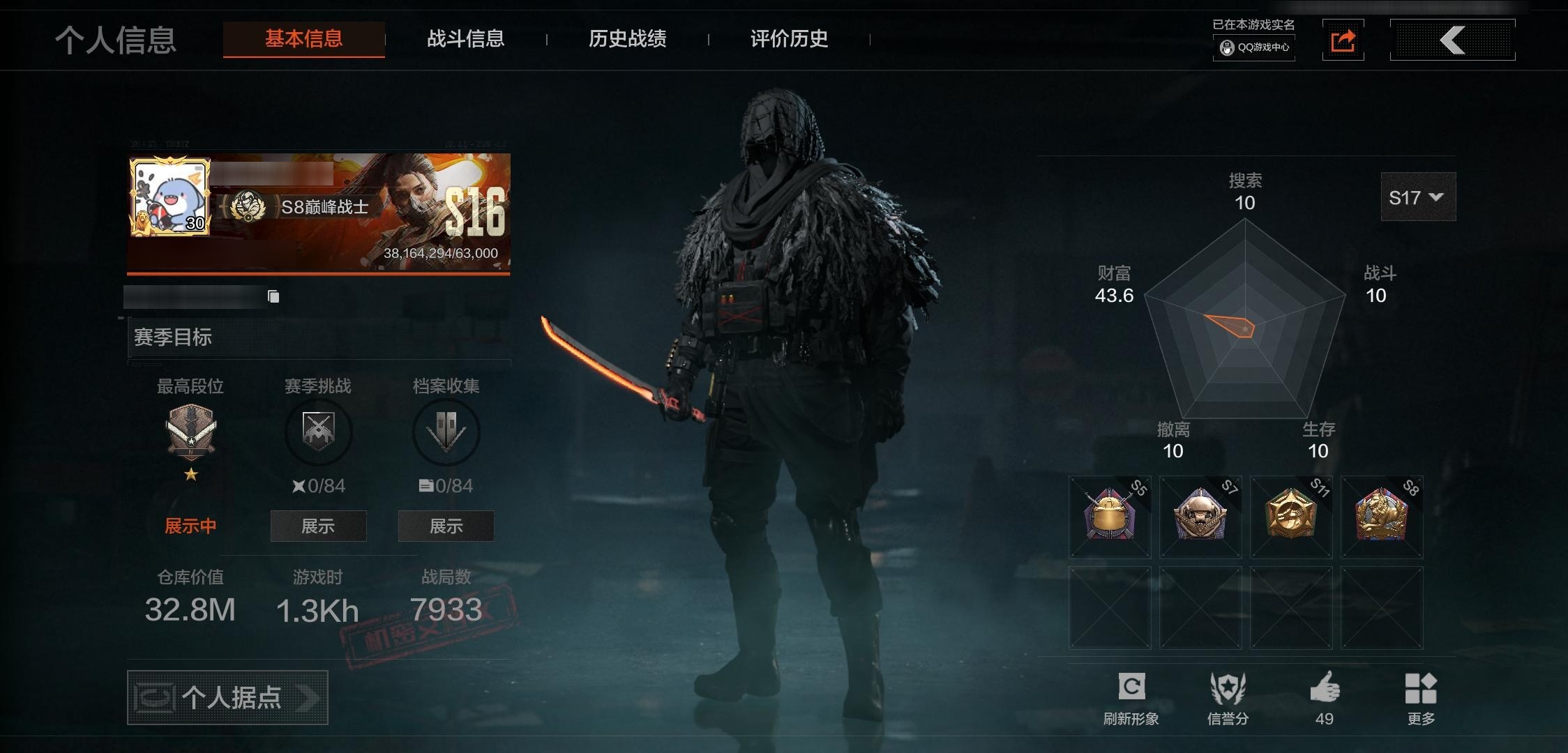The width and height of the screenshot is (1568, 753).
Task: Click the S8 gold medal thumbnail
Action: click(x=1381, y=516)
